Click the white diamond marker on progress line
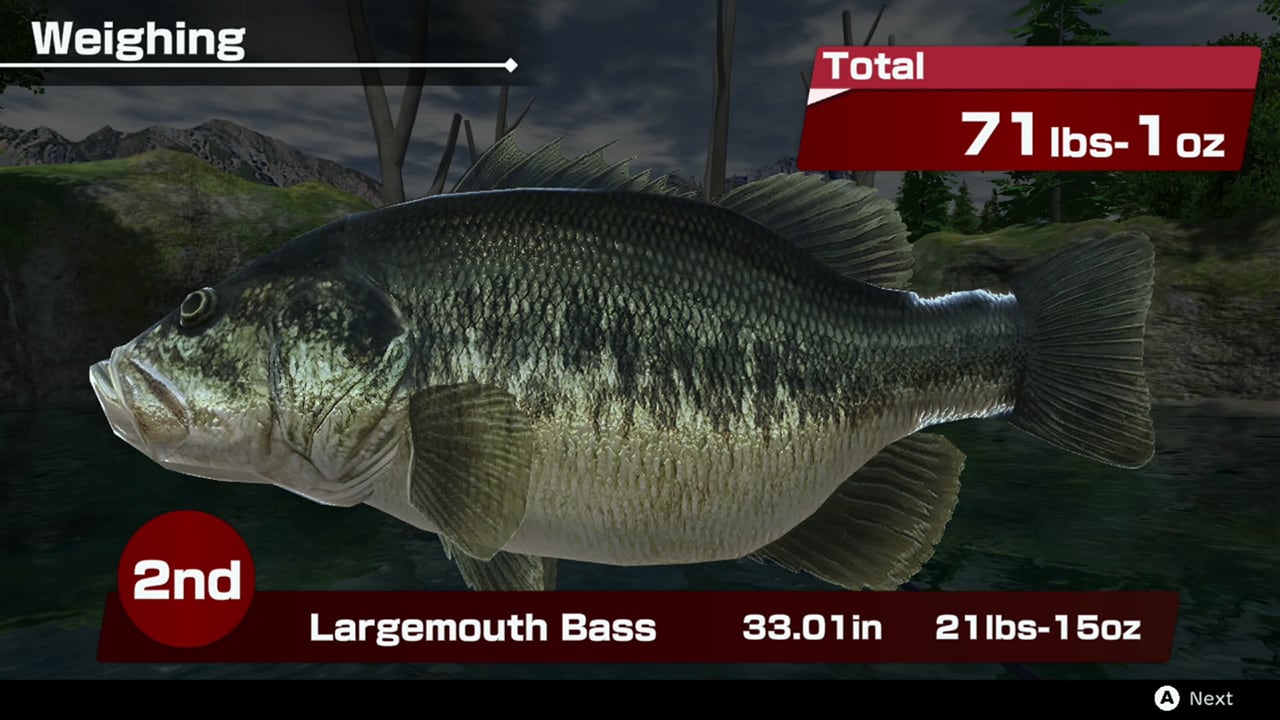This screenshot has height=720, width=1280. click(x=511, y=66)
